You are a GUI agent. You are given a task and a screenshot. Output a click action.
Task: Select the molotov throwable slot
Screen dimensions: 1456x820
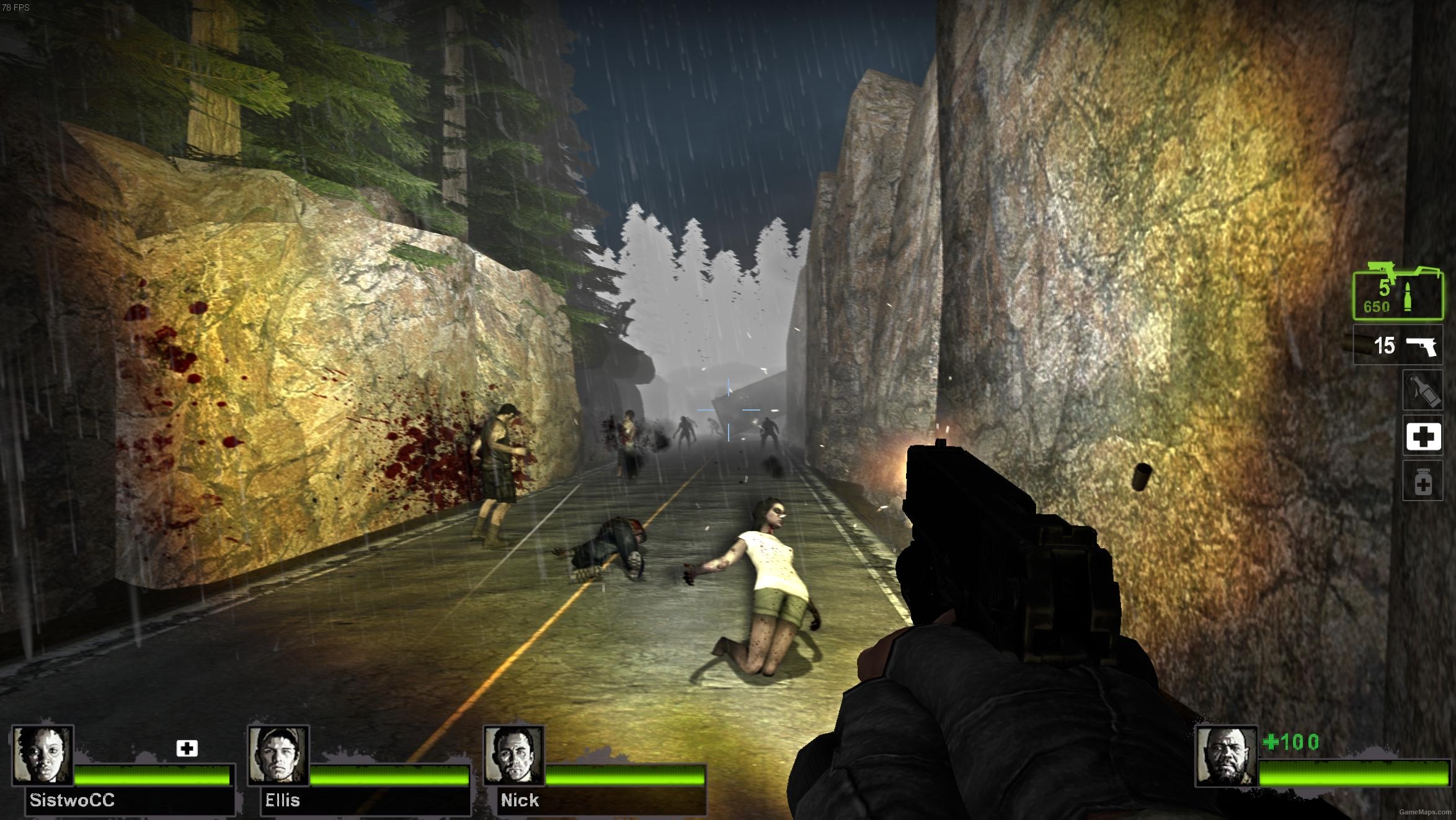1423,390
